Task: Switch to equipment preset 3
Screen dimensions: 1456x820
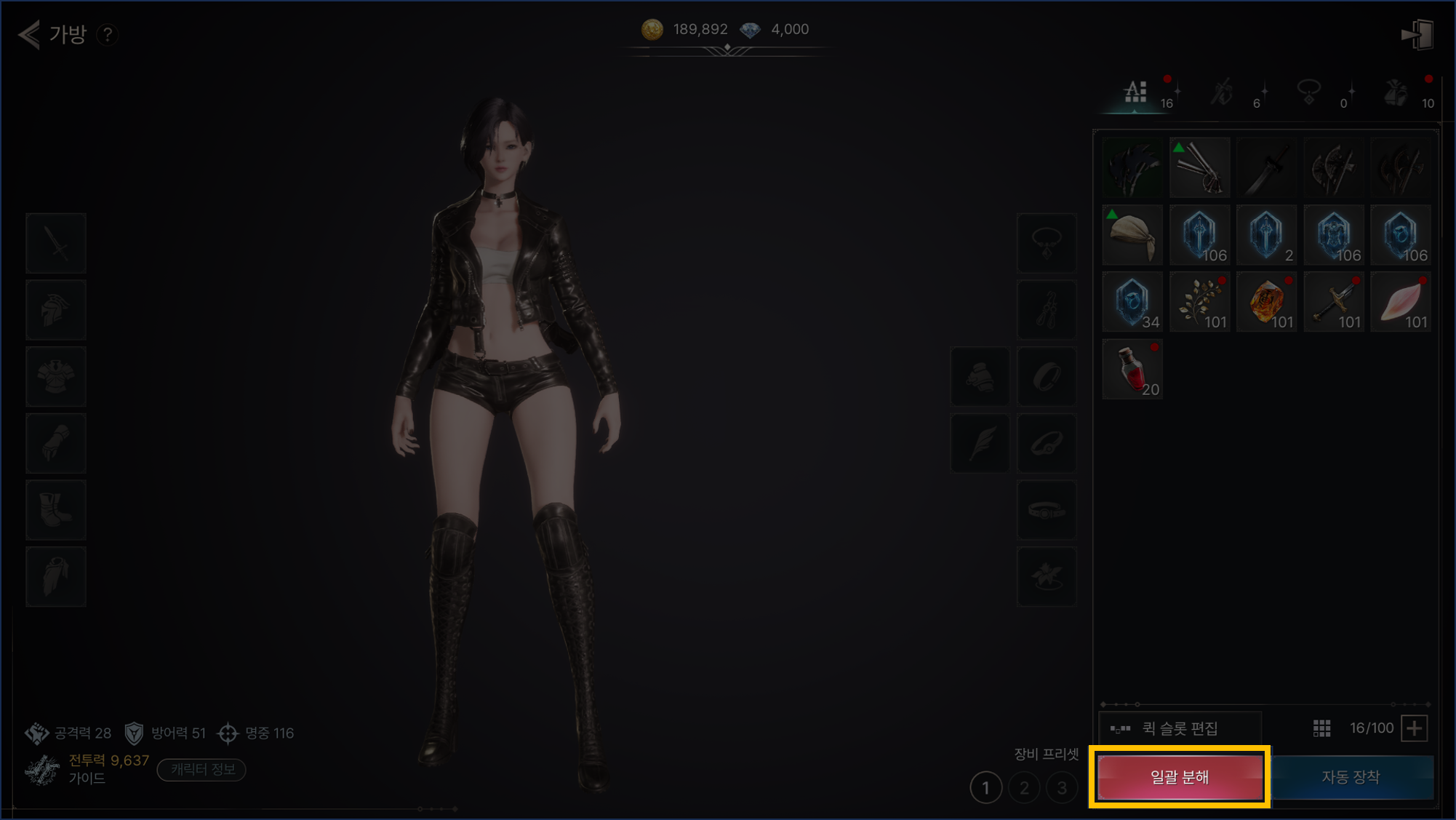Action: click(x=1062, y=787)
